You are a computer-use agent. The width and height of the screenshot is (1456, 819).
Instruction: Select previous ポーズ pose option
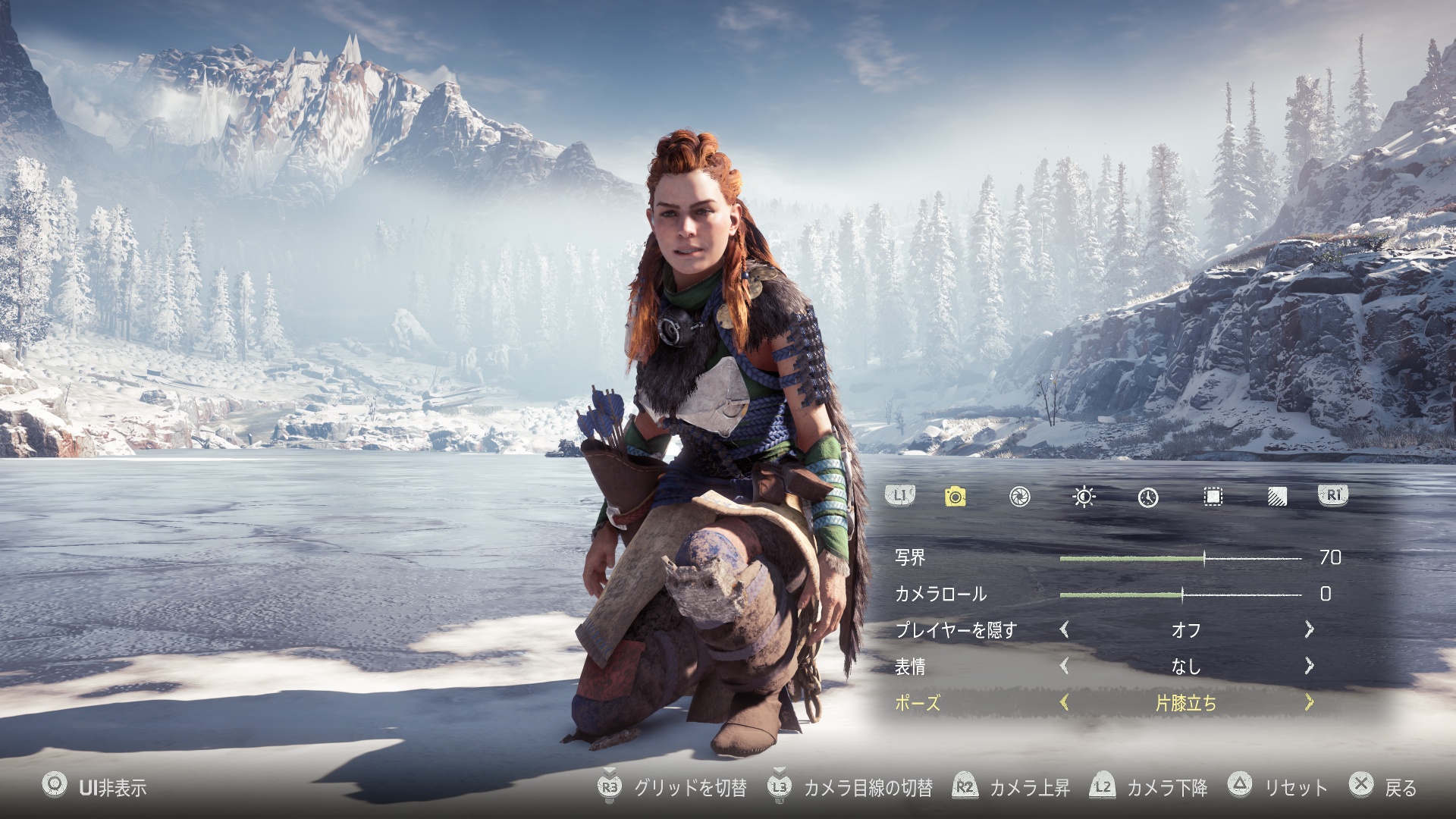pos(1065,703)
